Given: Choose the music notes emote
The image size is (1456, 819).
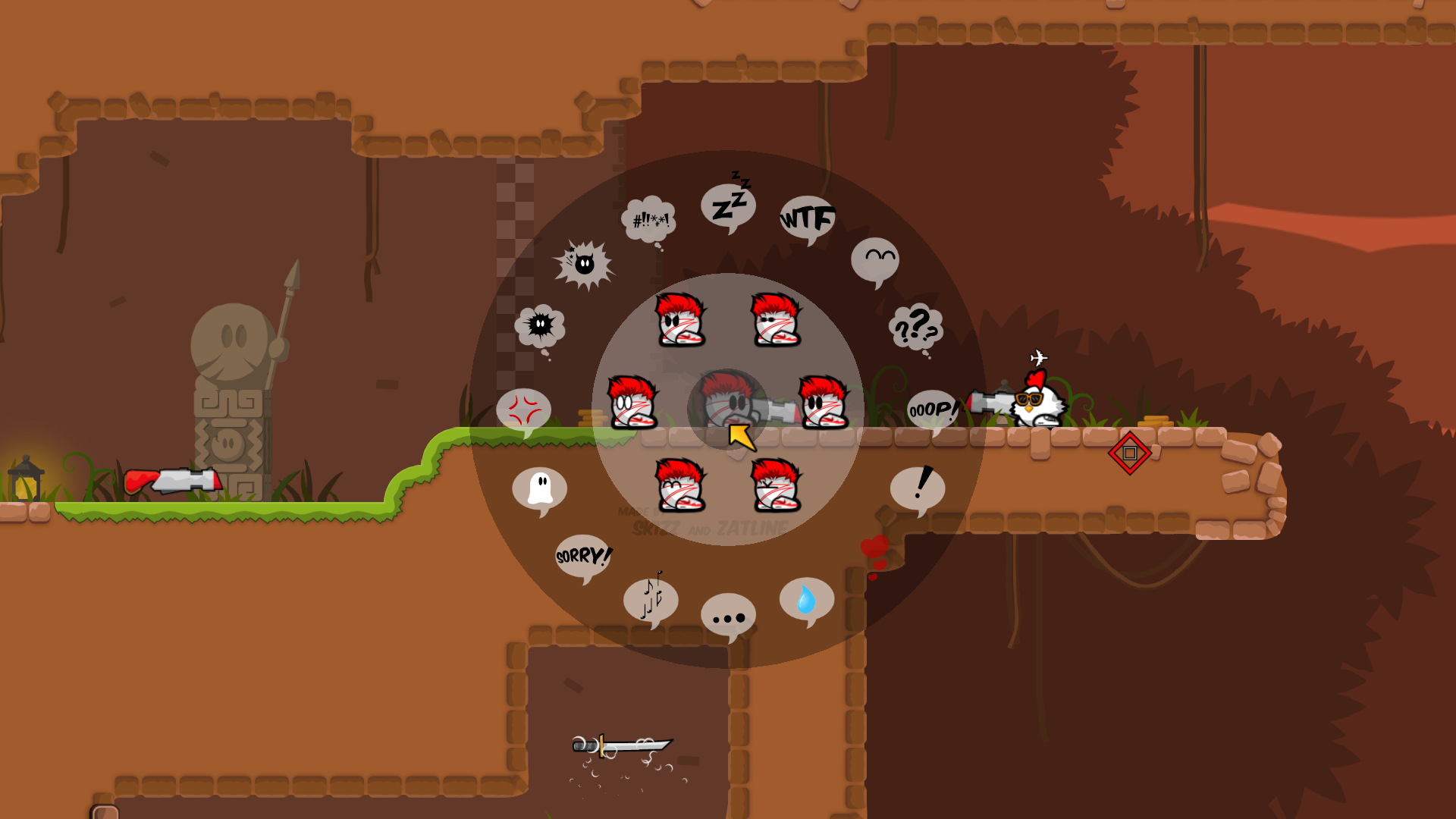Looking at the screenshot, I should coord(651,599).
